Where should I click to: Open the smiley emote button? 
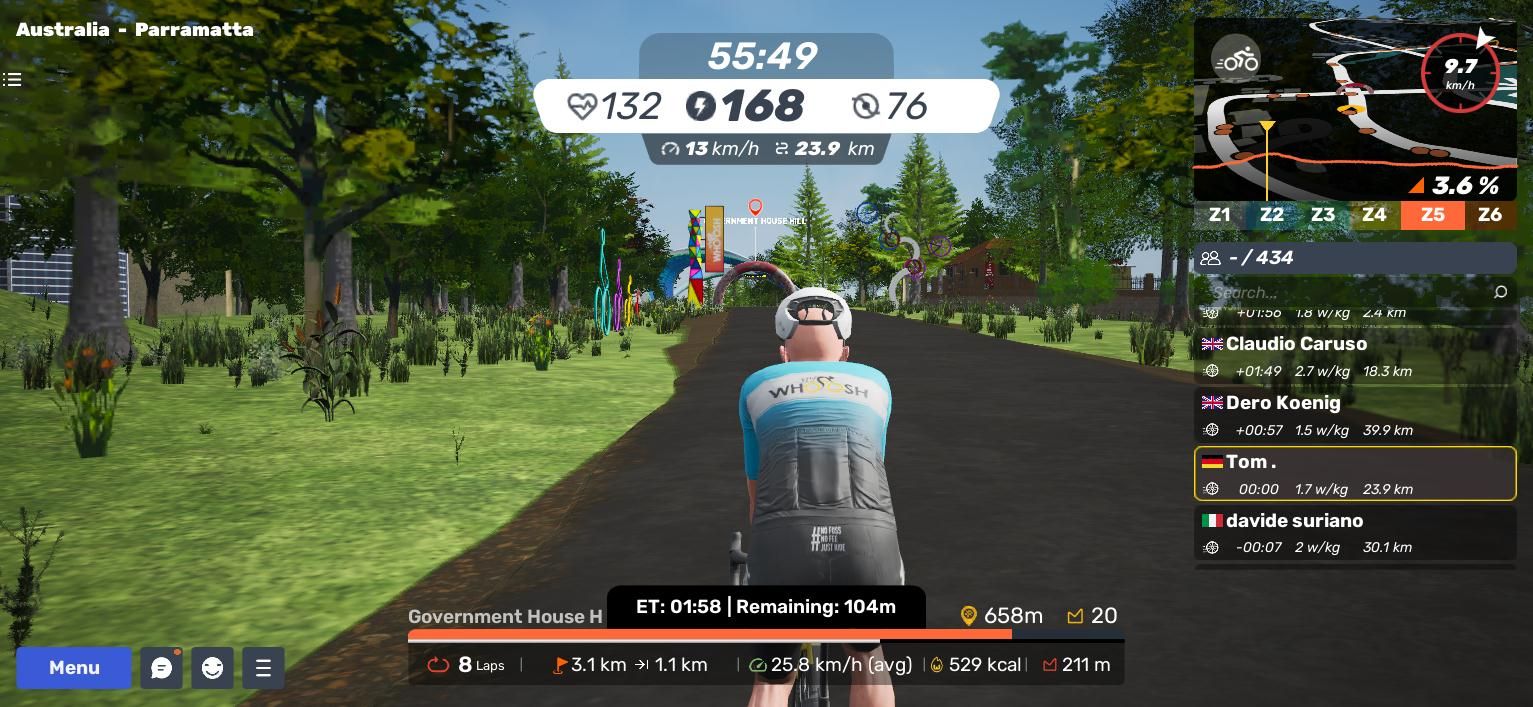point(212,668)
